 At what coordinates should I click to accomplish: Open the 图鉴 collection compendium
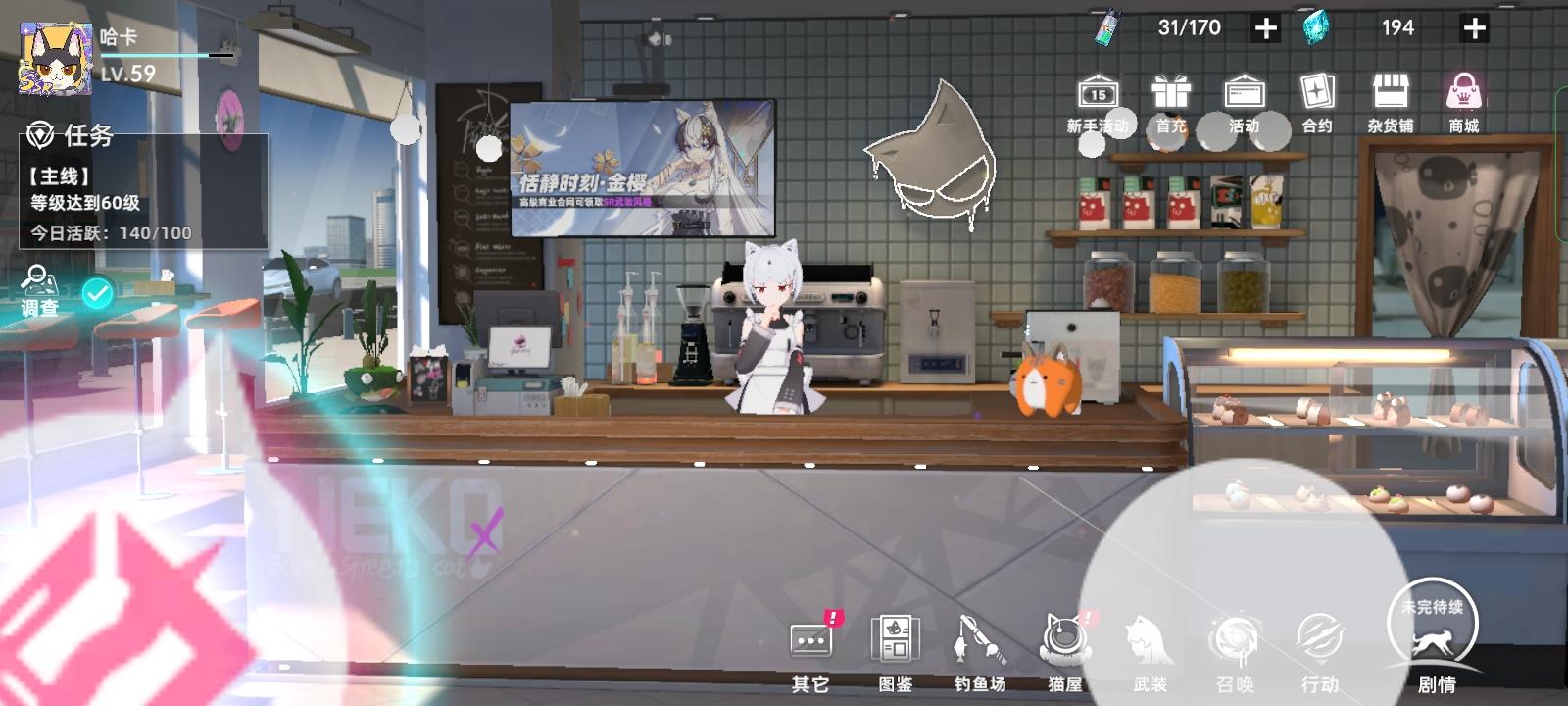pos(898,647)
